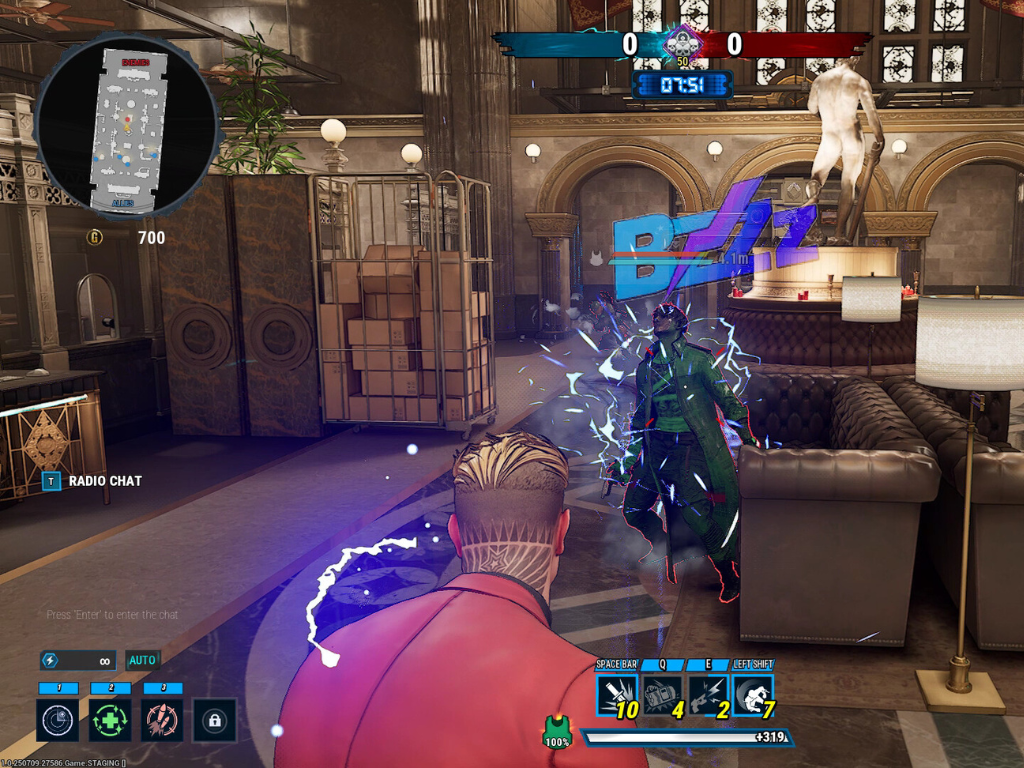Use the green healing cross gadget
1024x768 pixels.
click(x=110, y=719)
